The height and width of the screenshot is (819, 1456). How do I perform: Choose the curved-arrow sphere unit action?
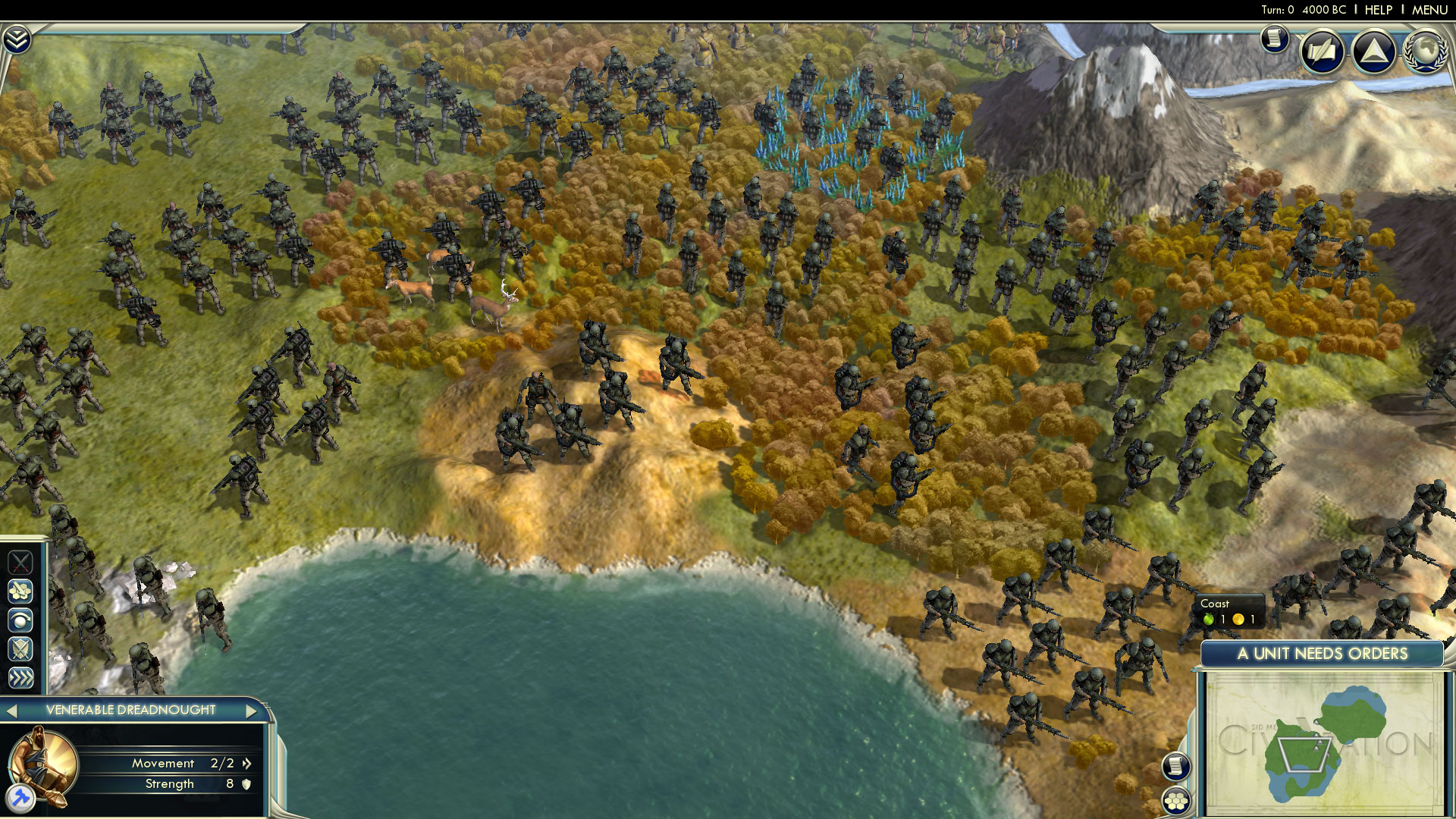coord(20,620)
